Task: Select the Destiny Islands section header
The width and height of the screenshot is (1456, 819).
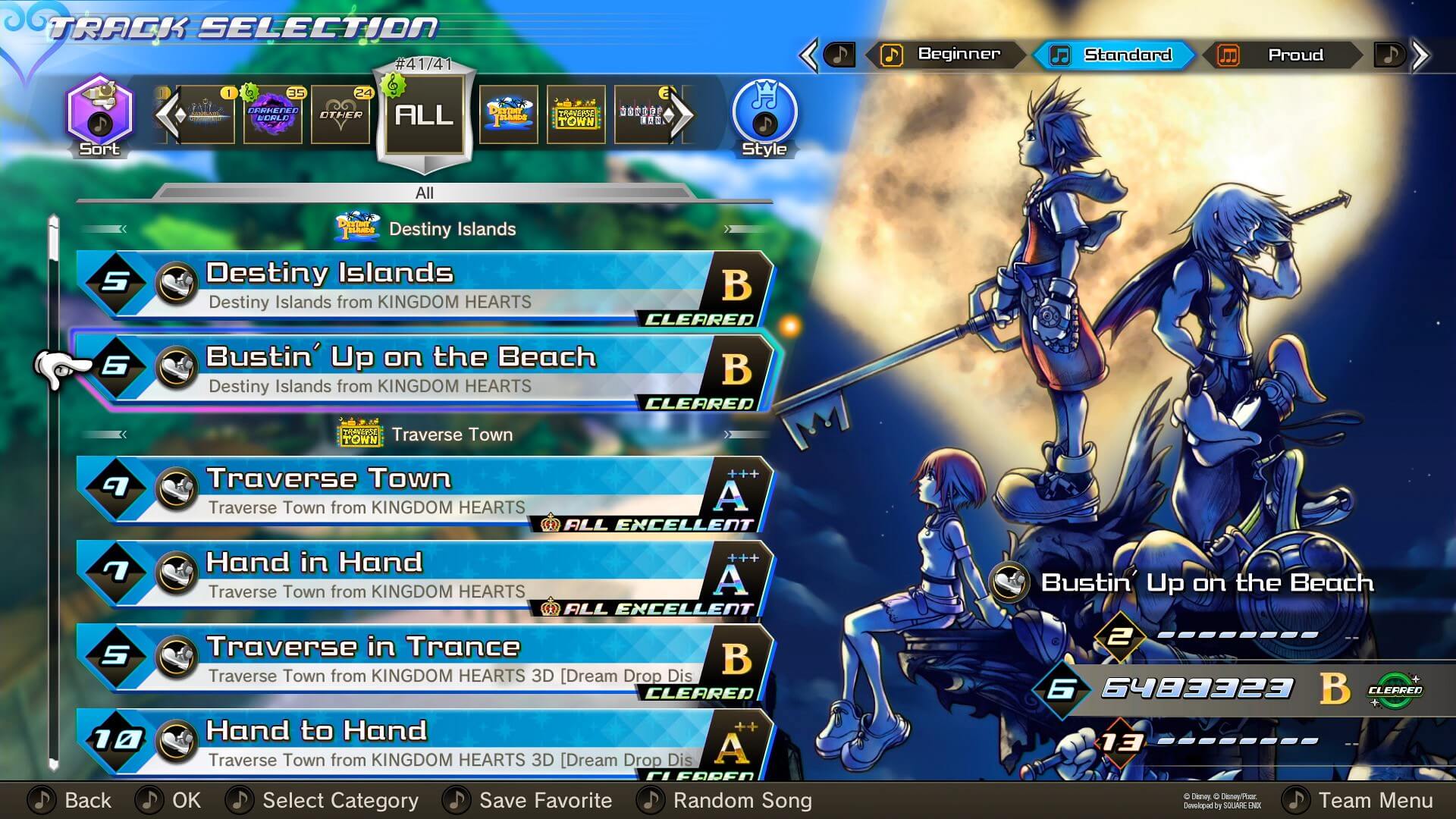Action: (425, 228)
